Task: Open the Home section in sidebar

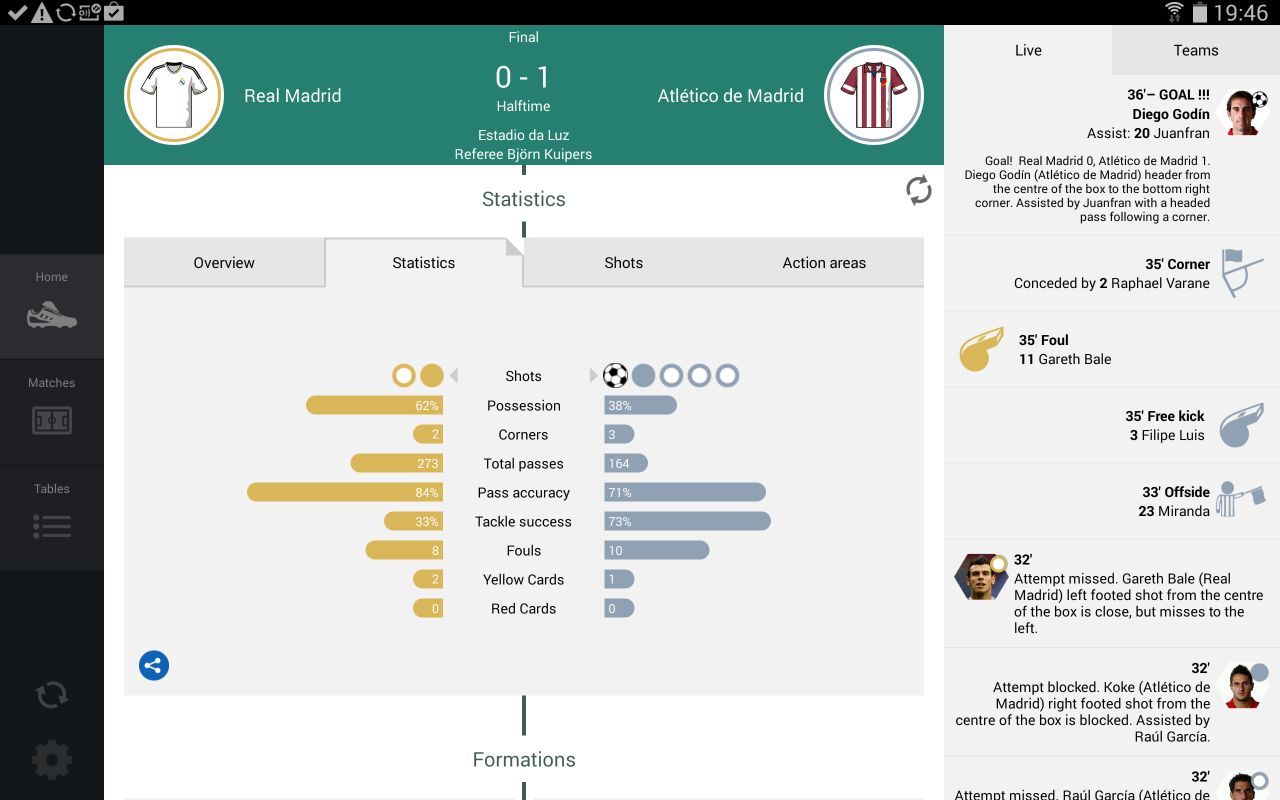Action: pos(52,305)
